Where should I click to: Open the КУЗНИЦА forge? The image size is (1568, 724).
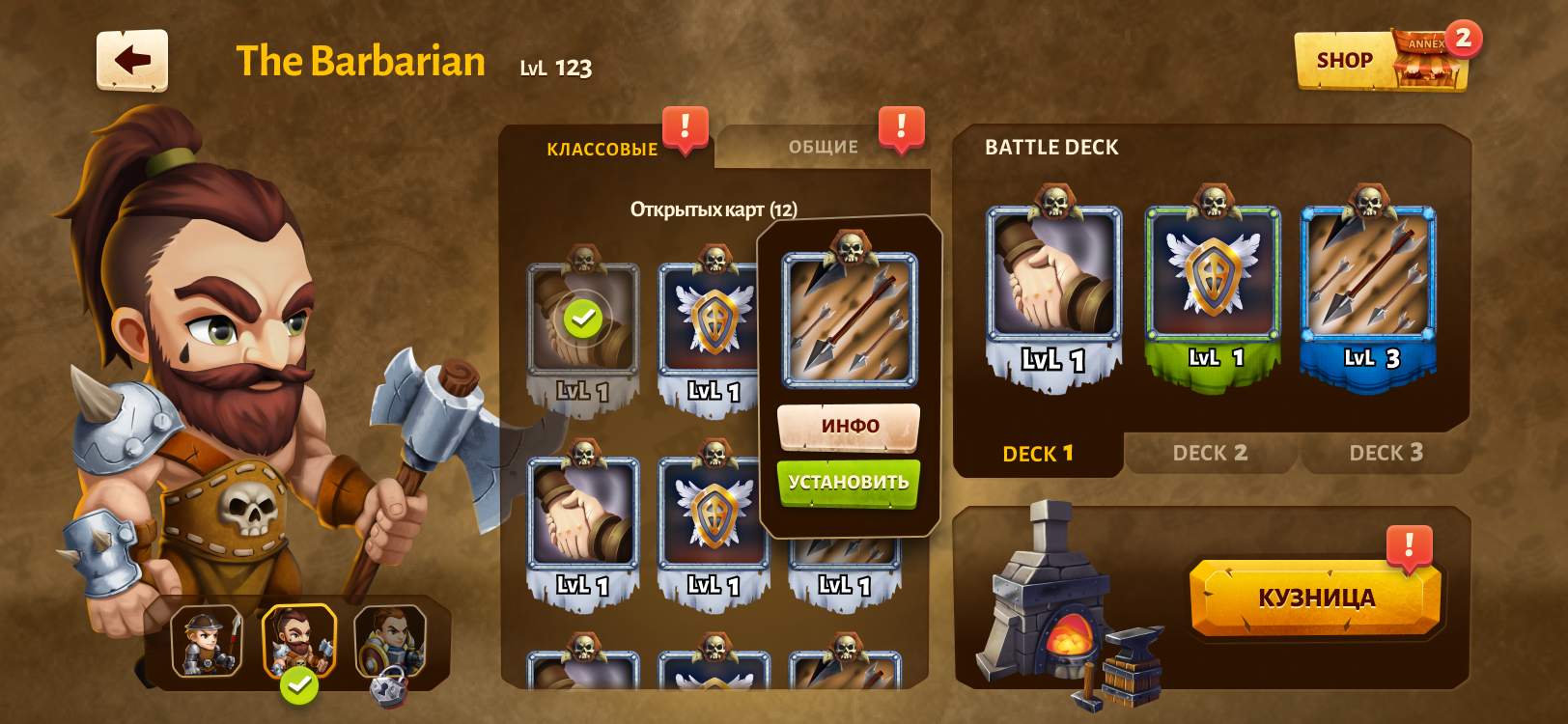1315,598
